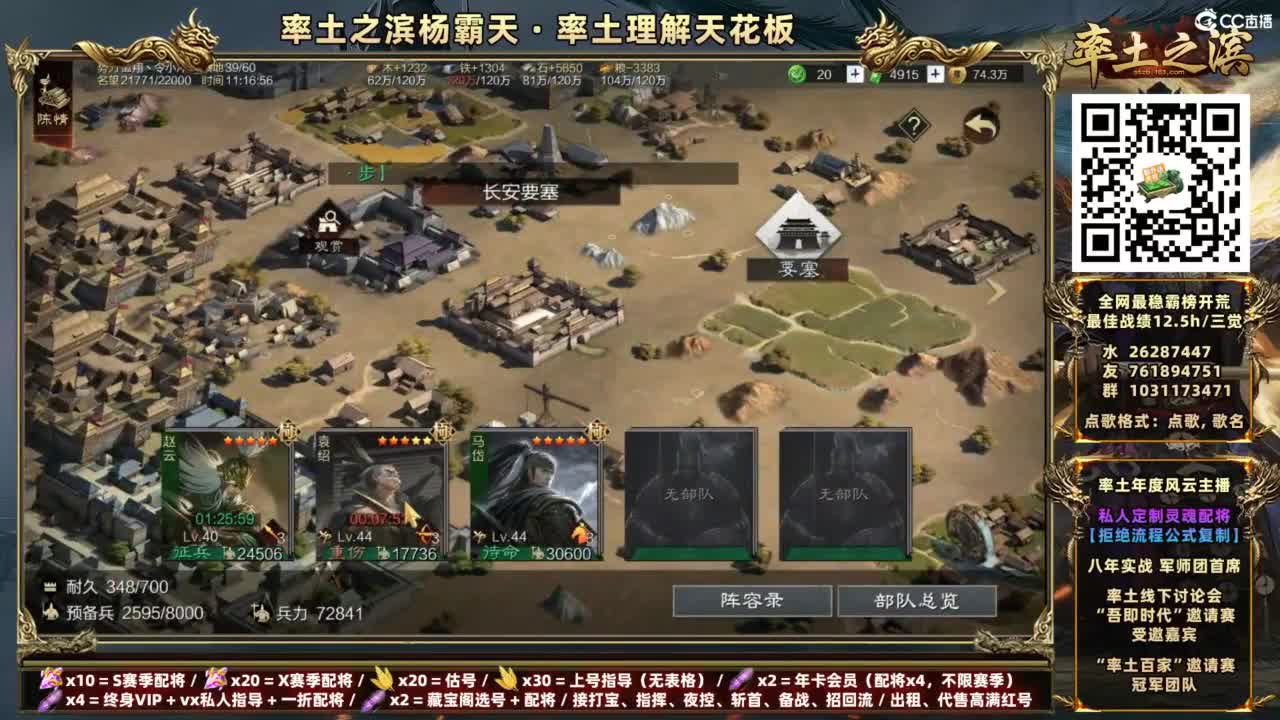Click the 耐久 durability shield icon
The width and height of the screenshot is (1280, 720).
[x=49, y=587]
